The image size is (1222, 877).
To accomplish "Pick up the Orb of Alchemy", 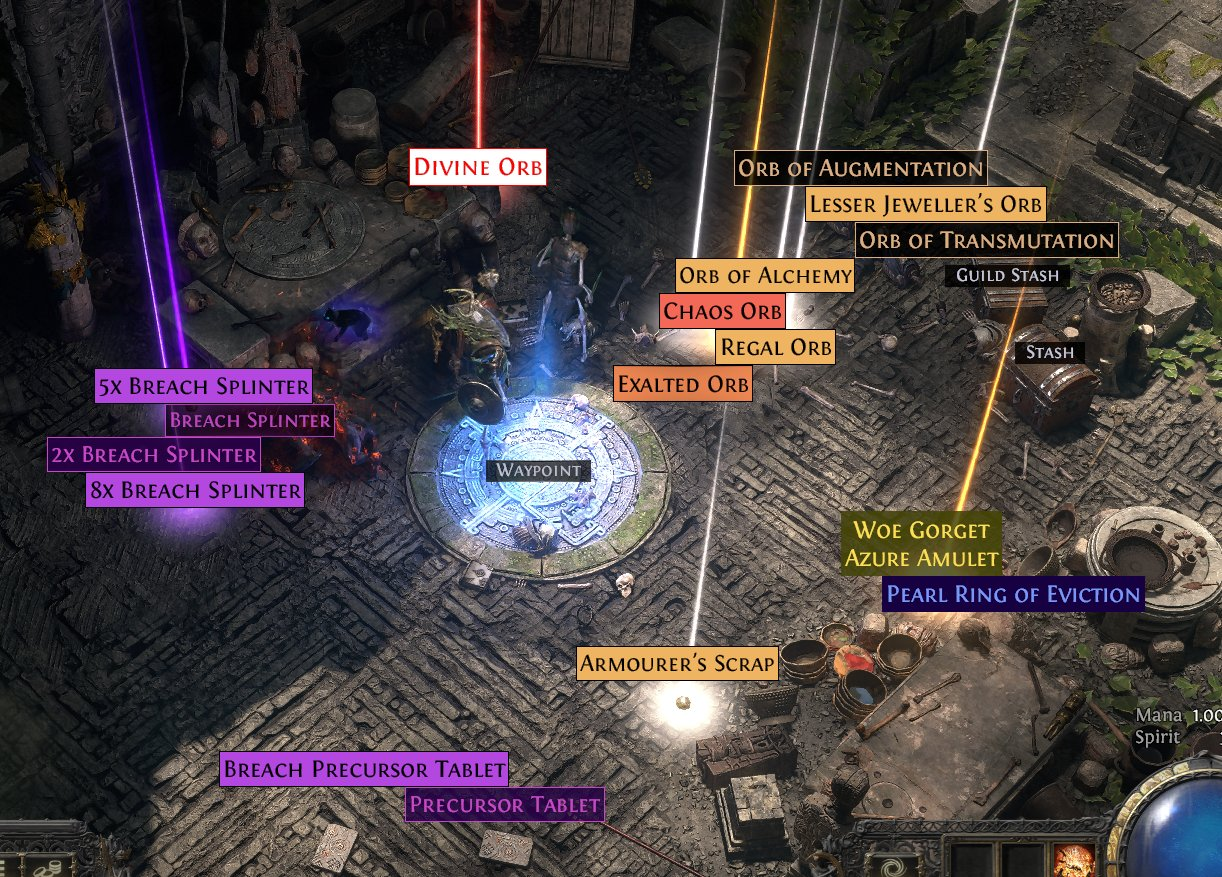I will (765, 275).
